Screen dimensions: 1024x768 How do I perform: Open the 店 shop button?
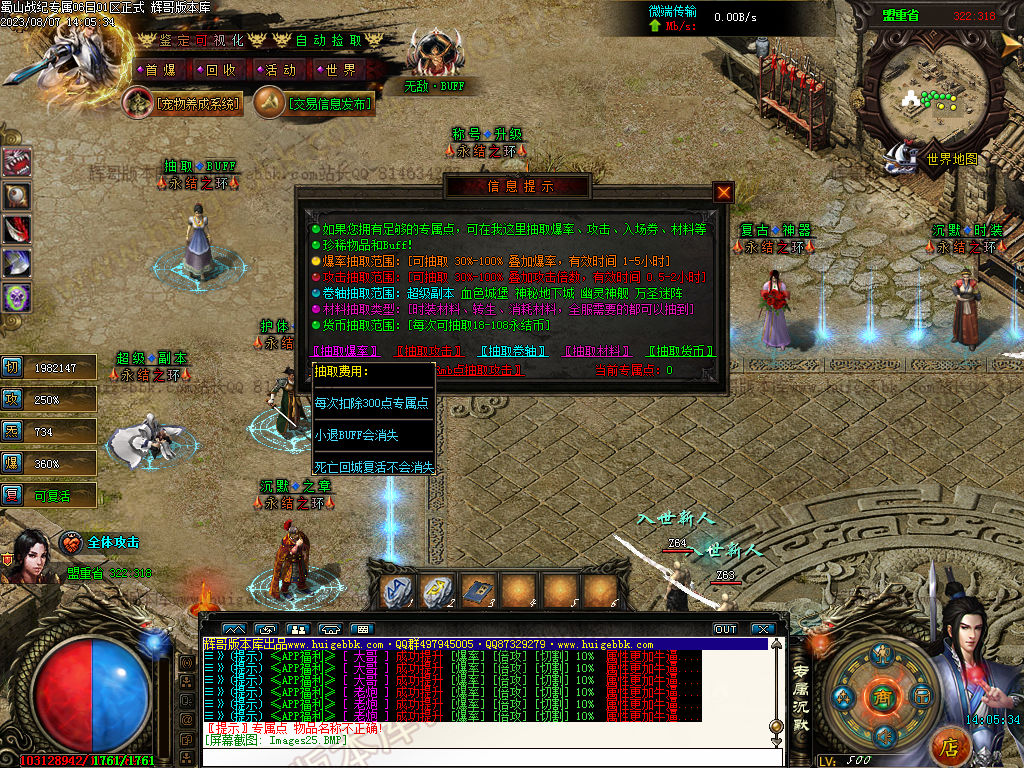[951, 746]
